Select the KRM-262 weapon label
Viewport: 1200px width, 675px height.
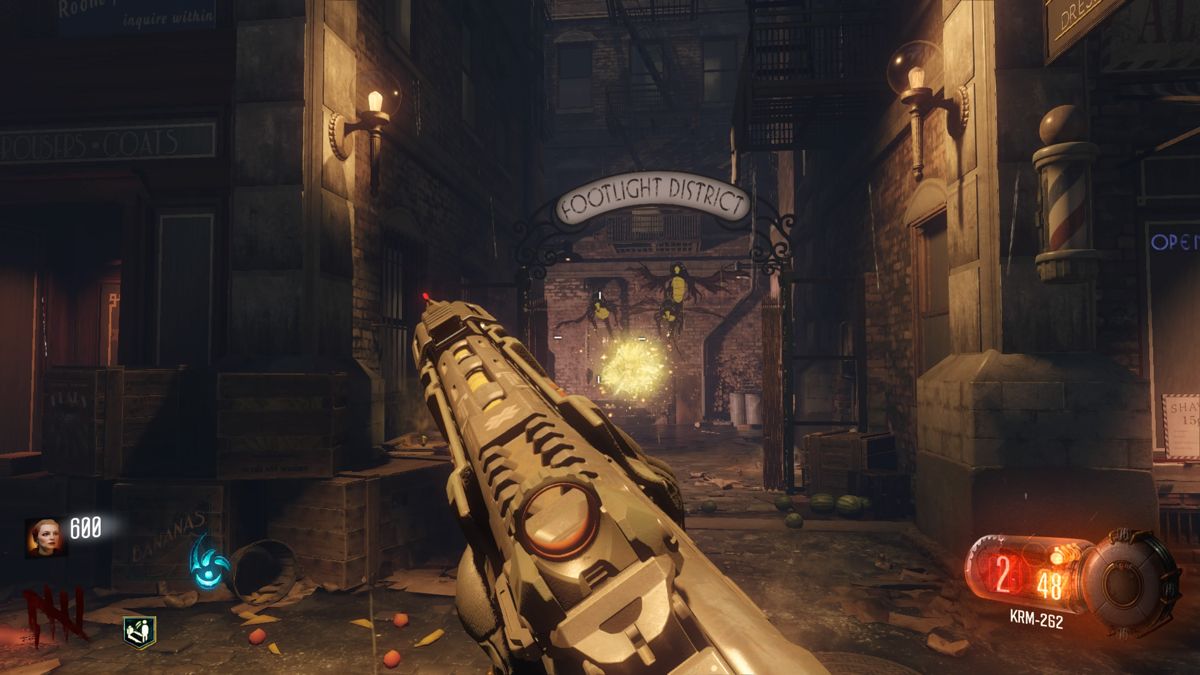tap(1034, 622)
